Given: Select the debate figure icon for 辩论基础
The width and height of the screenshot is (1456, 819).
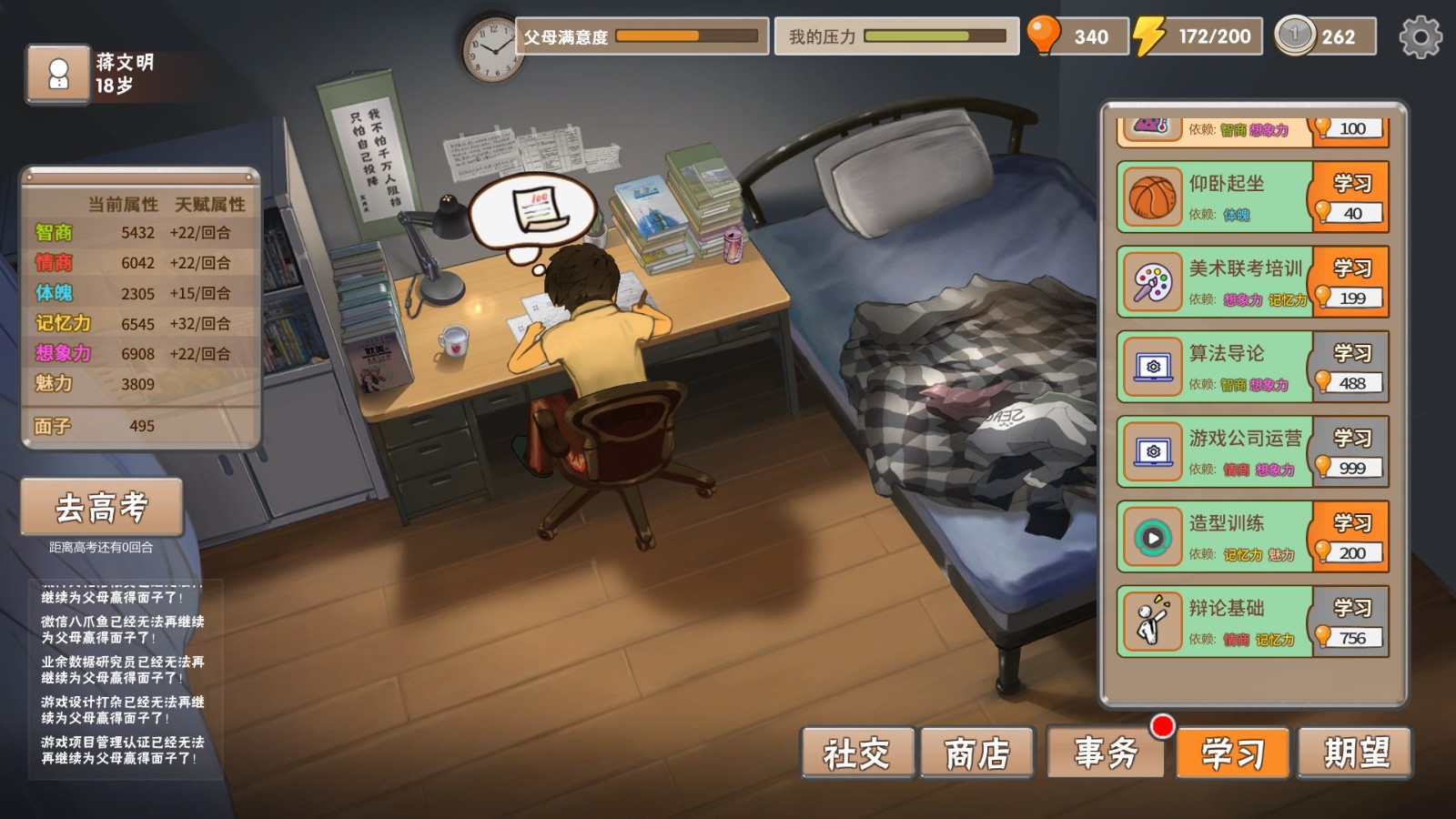Looking at the screenshot, I should [x=1153, y=622].
